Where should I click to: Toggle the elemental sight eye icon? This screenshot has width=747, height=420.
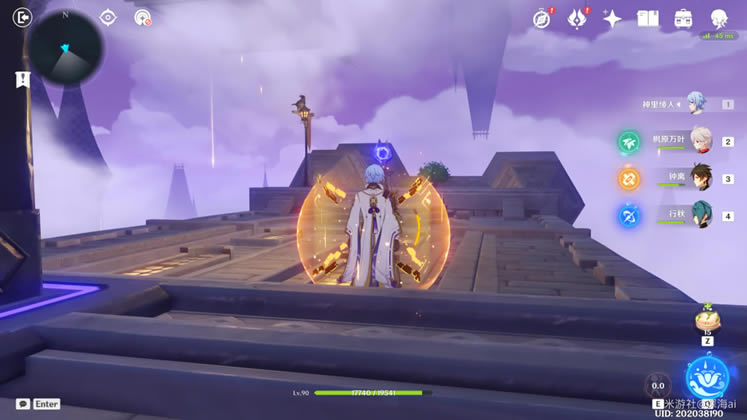pos(108,17)
